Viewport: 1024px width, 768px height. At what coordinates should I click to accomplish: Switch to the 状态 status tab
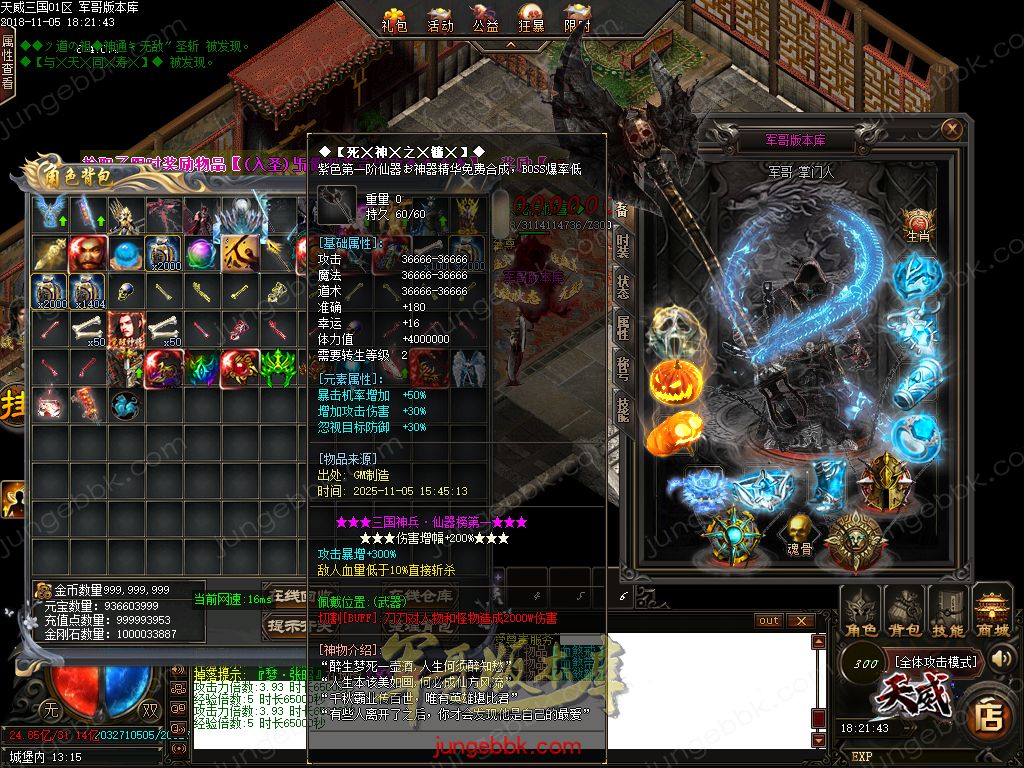[622, 288]
